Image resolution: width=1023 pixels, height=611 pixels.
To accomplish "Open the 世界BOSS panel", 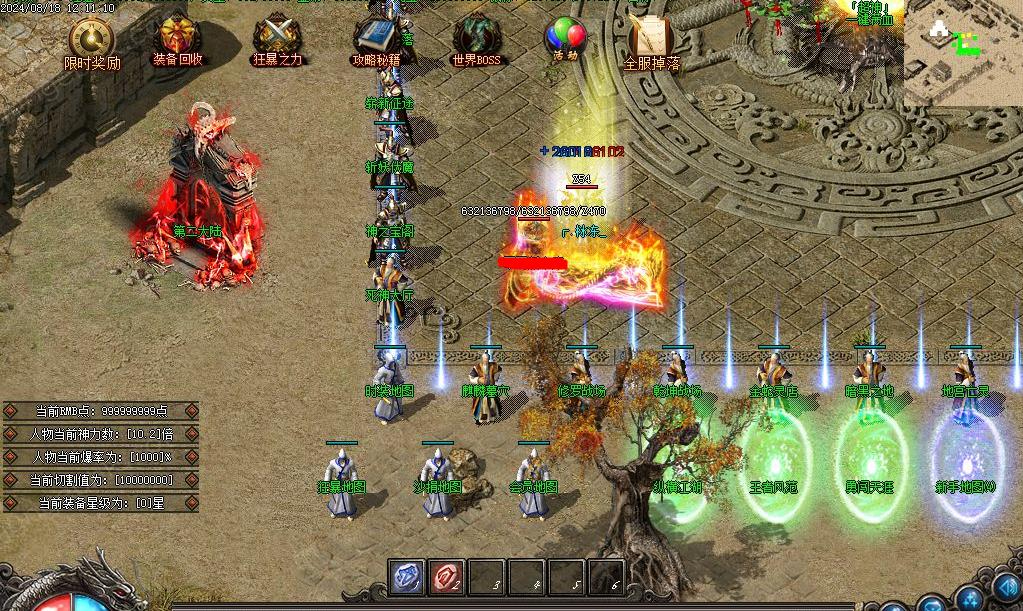I will click(475, 39).
